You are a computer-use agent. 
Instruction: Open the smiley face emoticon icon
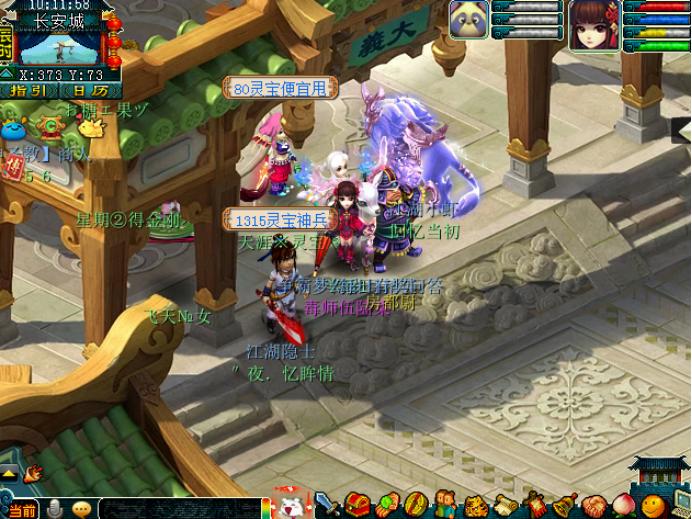[652, 504]
